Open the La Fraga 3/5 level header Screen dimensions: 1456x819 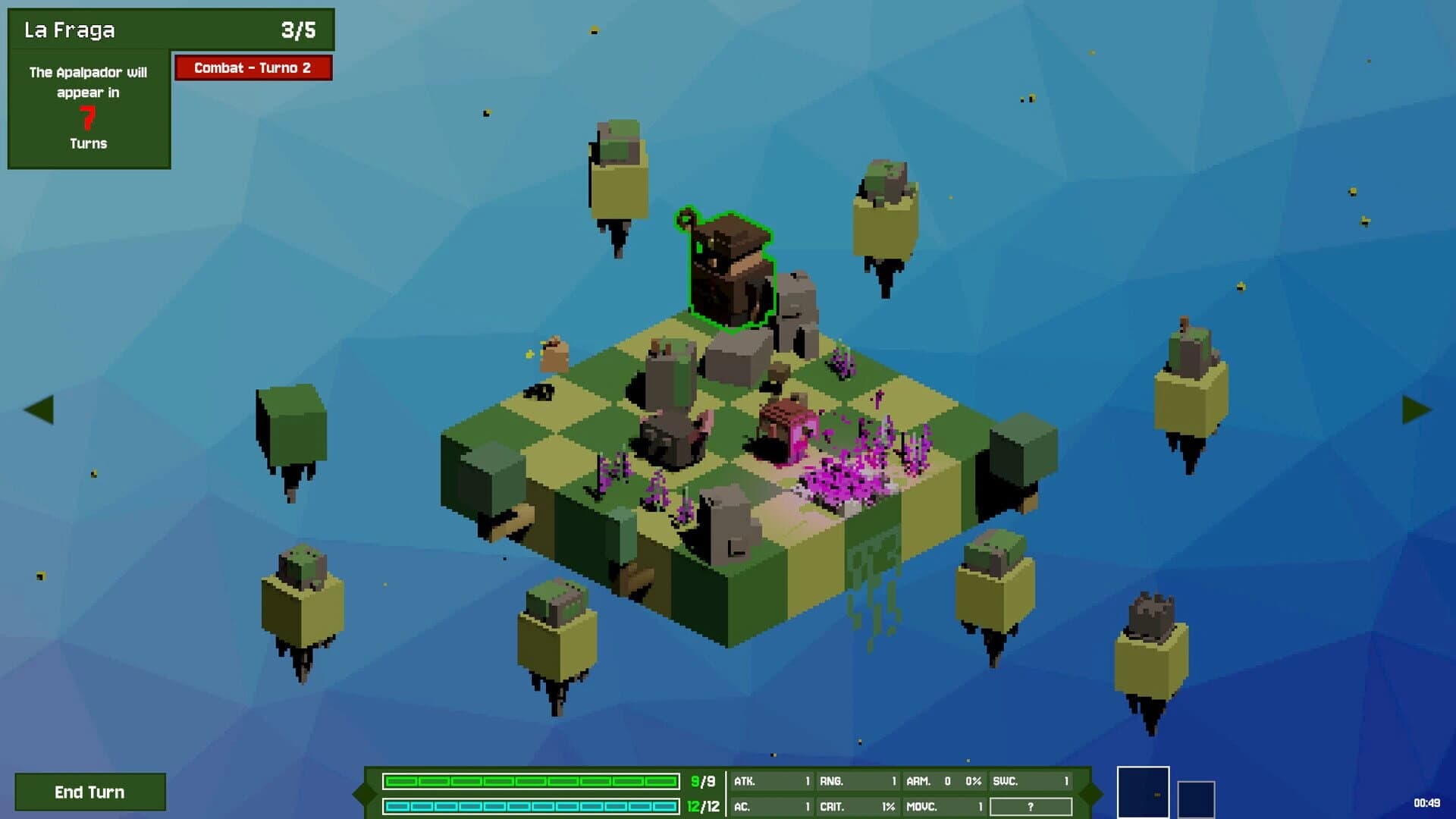171,30
